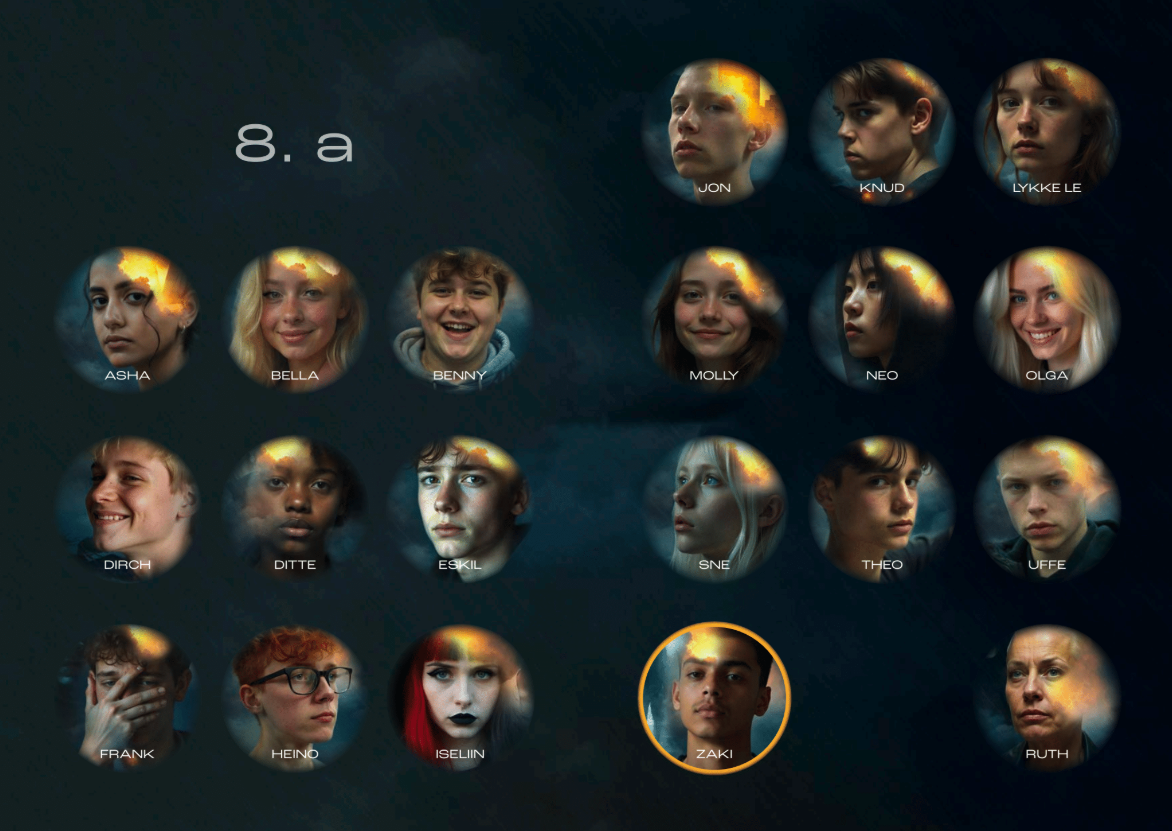Select the Molly portrait

point(714,318)
